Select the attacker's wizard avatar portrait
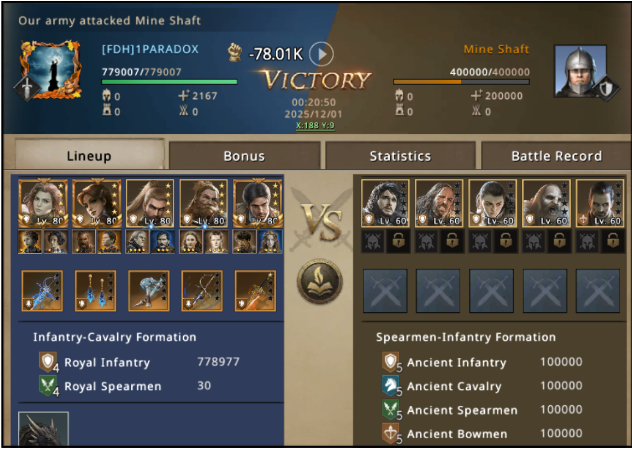Viewport: 632px width, 451px height. (x=50, y=68)
